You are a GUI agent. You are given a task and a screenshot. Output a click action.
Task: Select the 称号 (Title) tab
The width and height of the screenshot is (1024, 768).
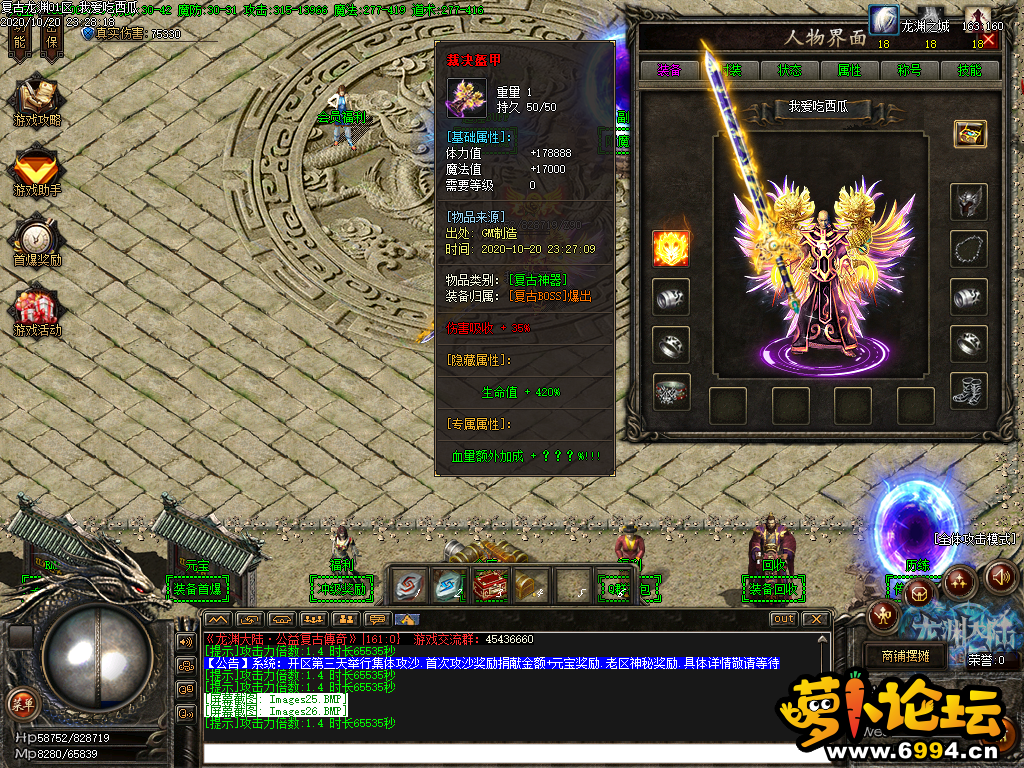click(909, 70)
